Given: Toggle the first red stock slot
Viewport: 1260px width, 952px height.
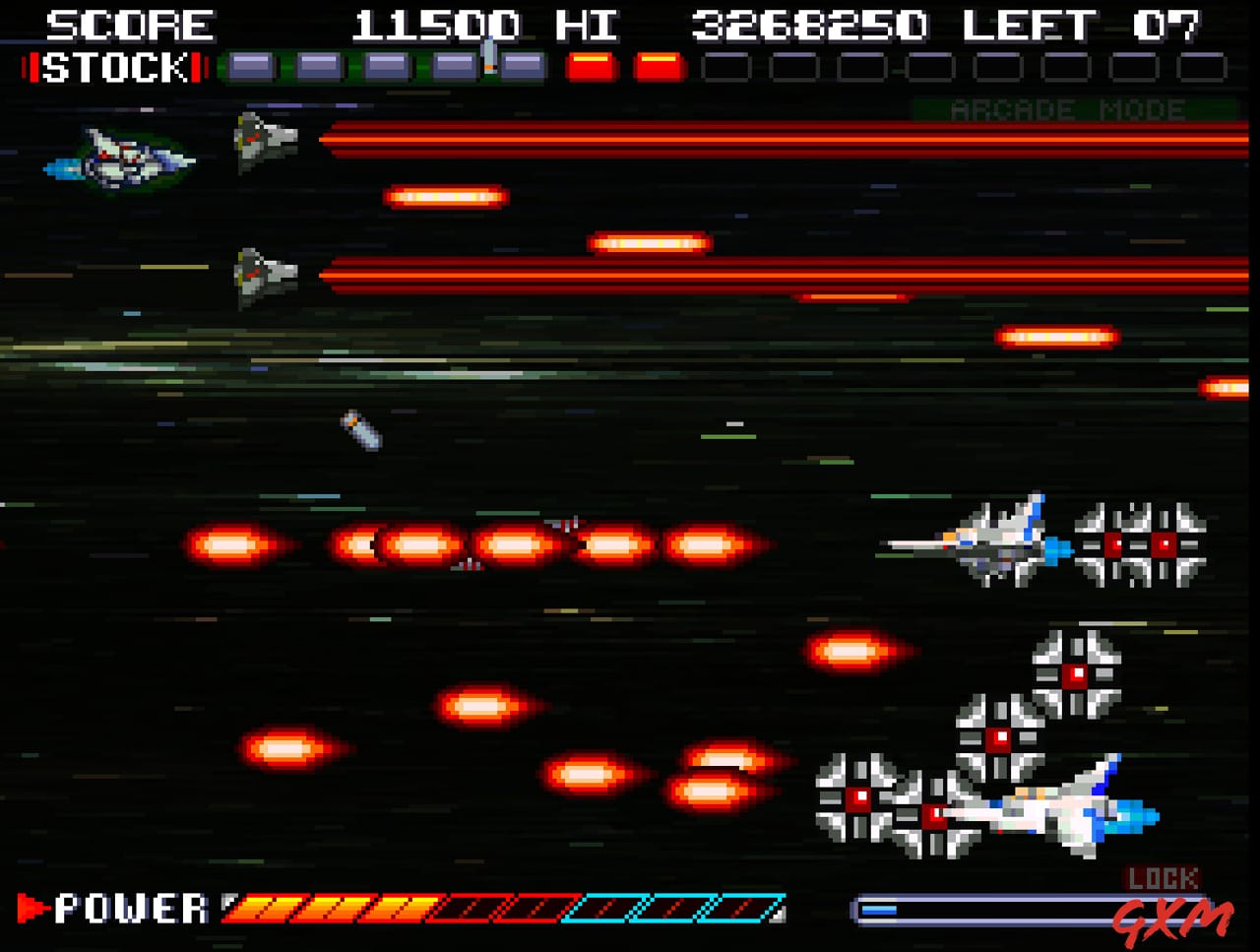Looking at the screenshot, I should 589,68.
